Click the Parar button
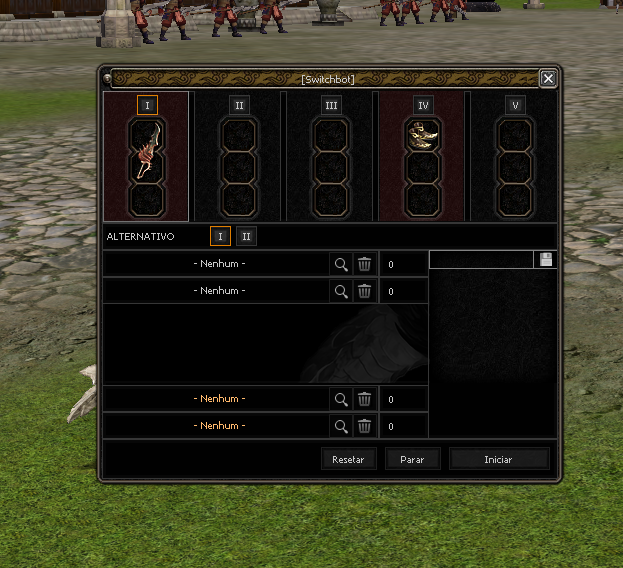This screenshot has height=568, width=623. coord(412,459)
